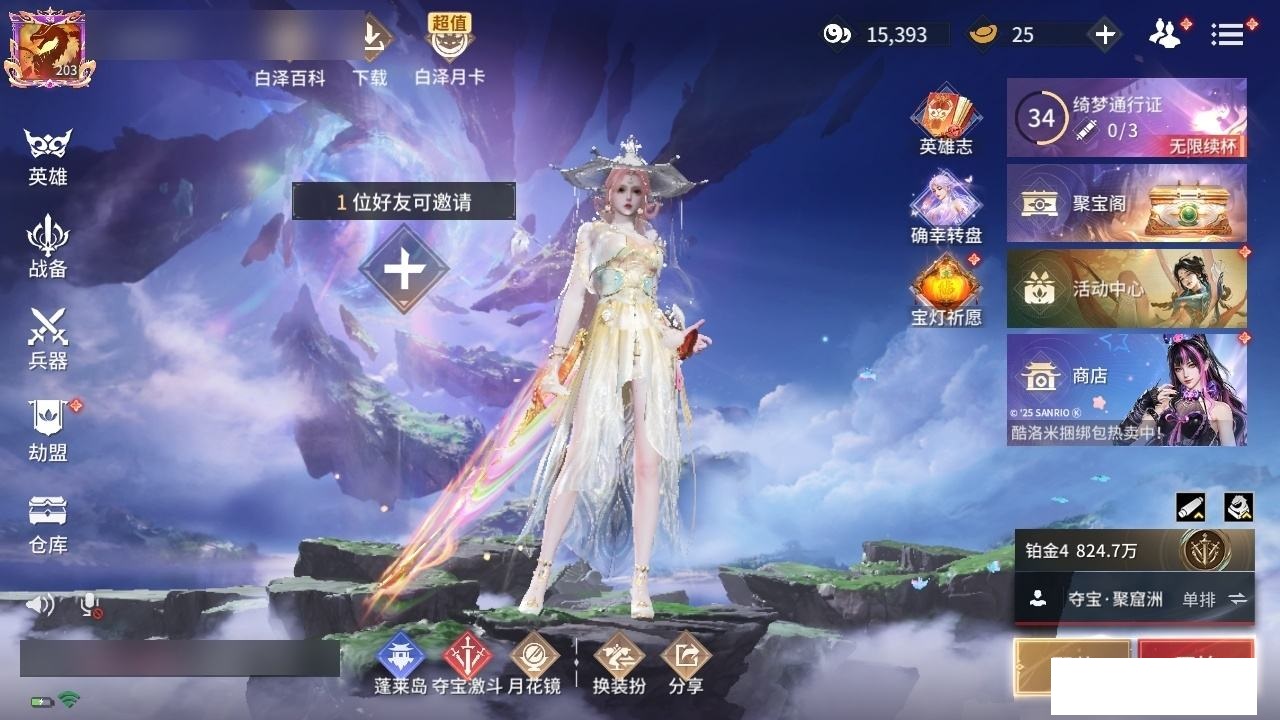Viewport: 1280px width, 720px height.
Task: Open the 仓库 storage menu
Action: (48, 522)
